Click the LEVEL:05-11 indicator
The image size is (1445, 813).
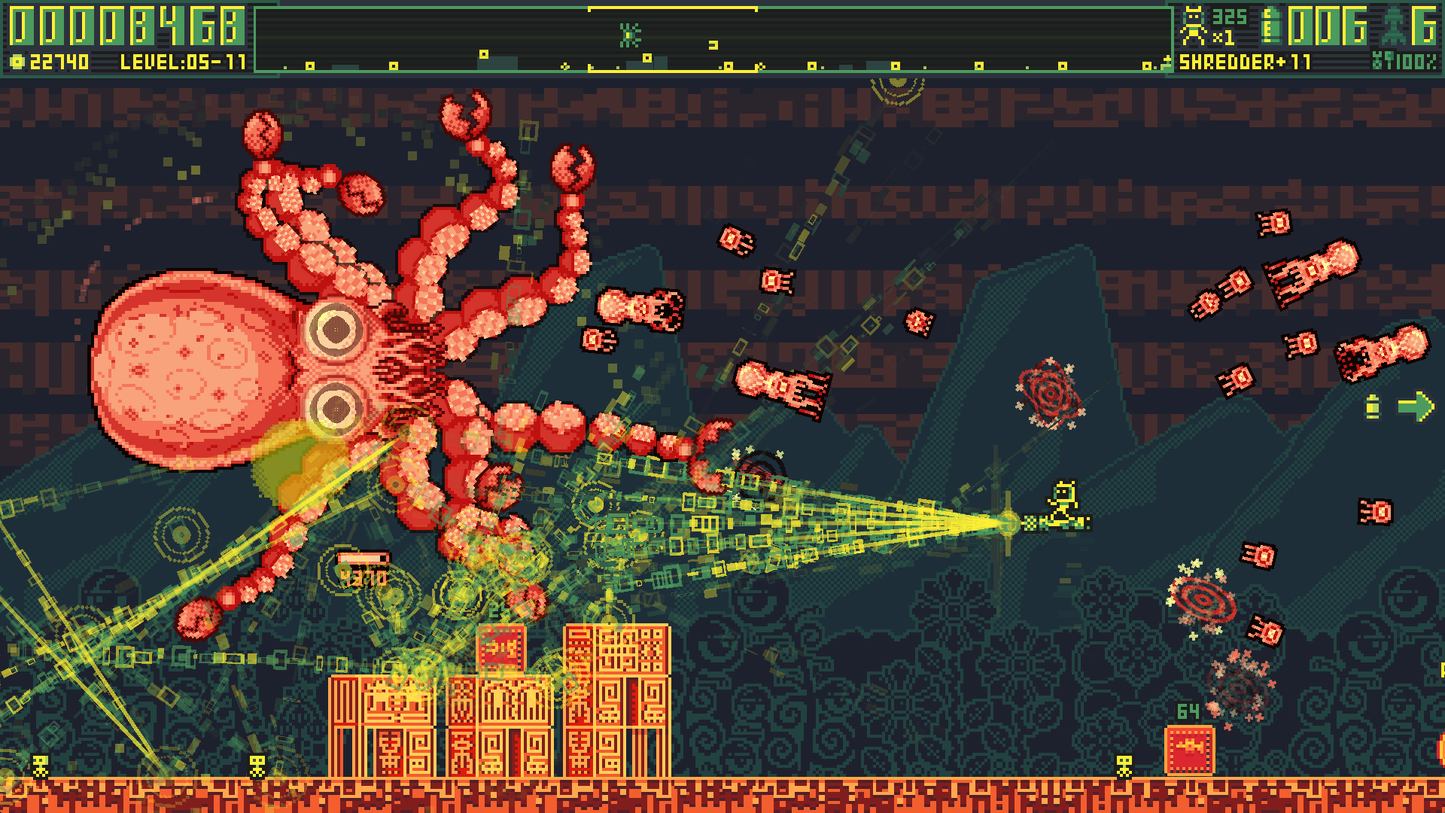click(x=183, y=61)
